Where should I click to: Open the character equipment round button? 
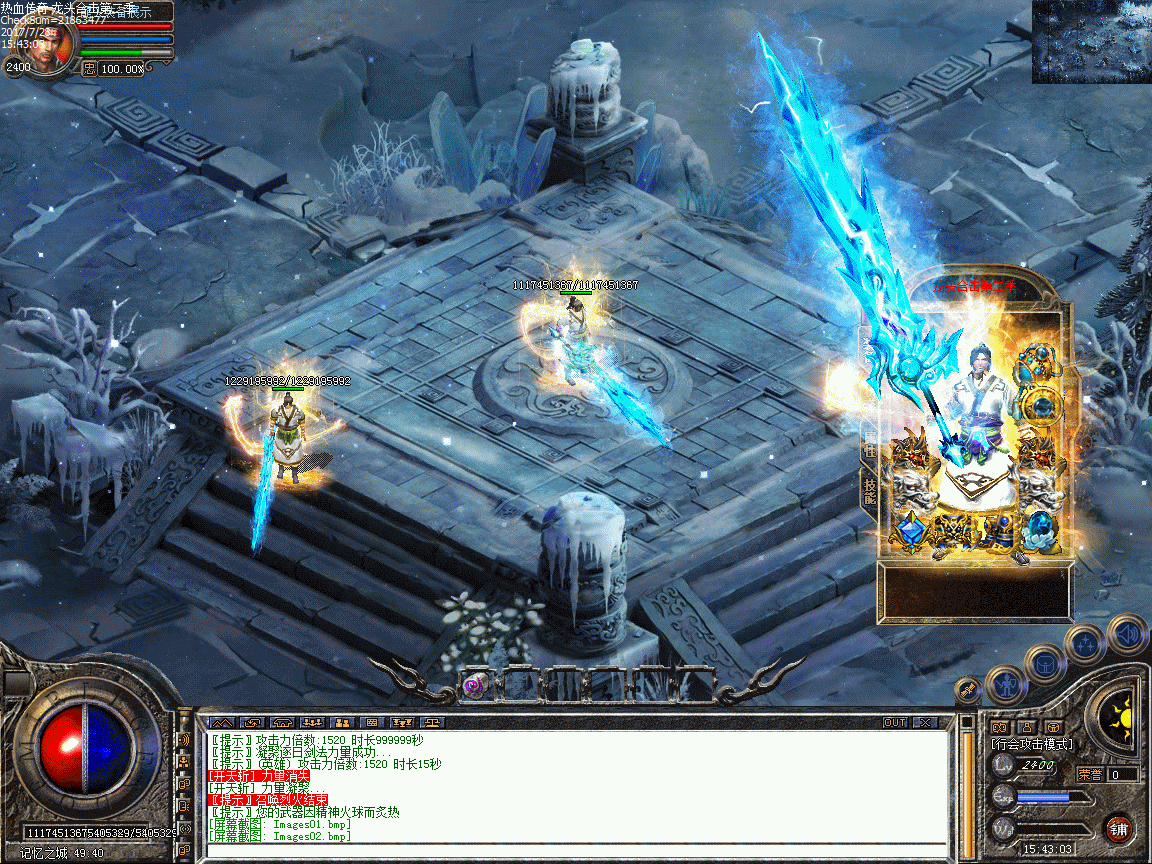click(x=1006, y=685)
